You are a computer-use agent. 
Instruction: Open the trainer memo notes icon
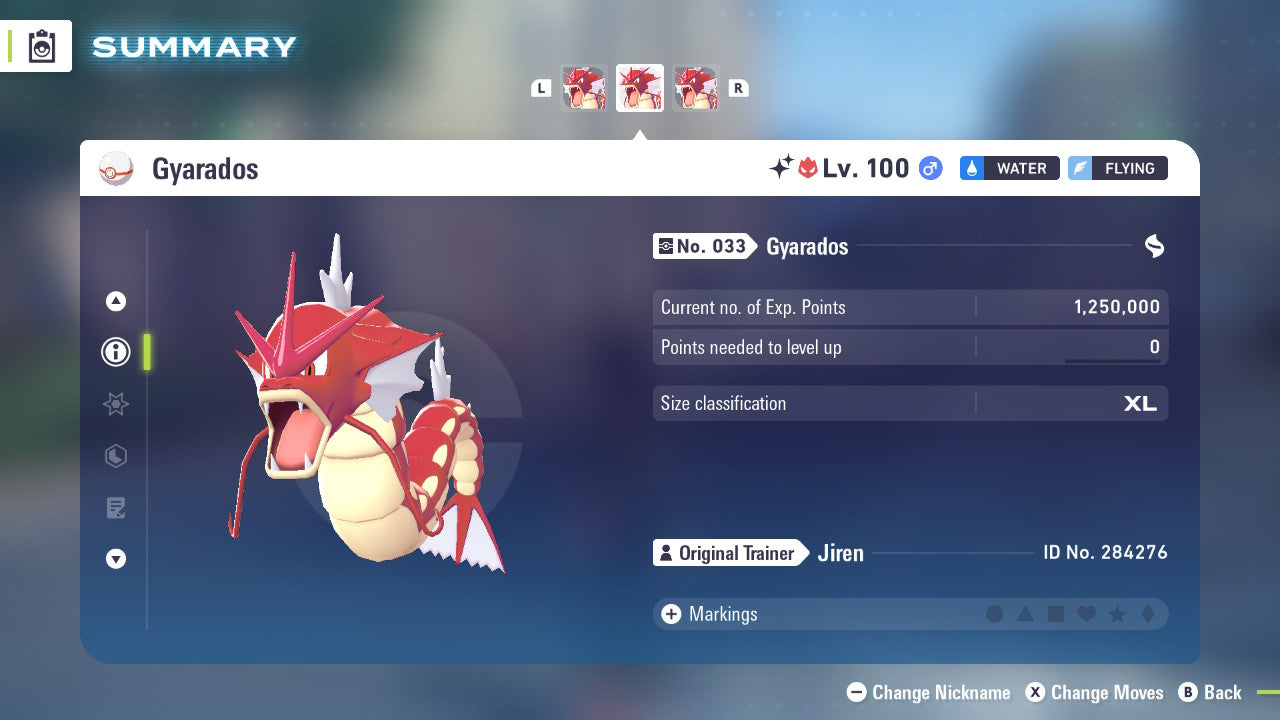pos(115,508)
